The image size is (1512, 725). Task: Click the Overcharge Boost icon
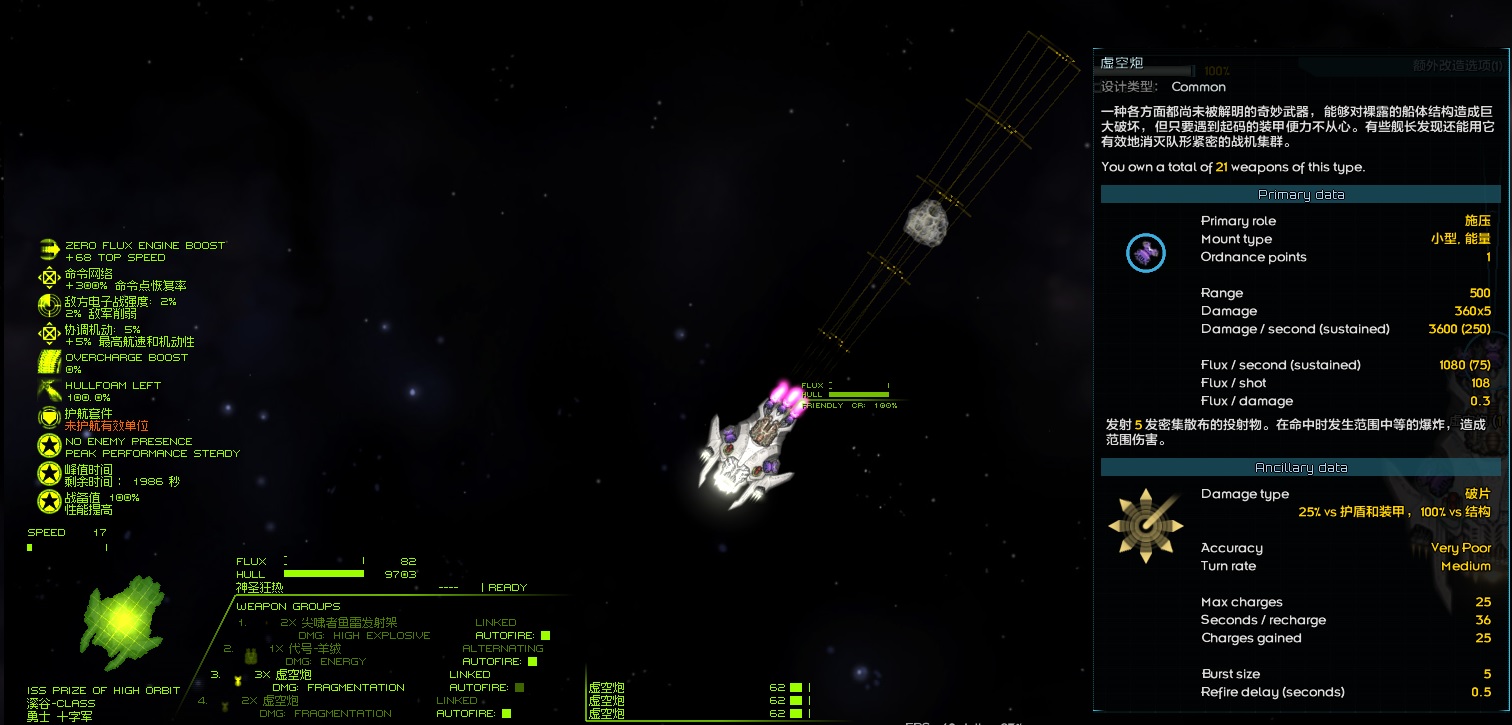(x=49, y=359)
